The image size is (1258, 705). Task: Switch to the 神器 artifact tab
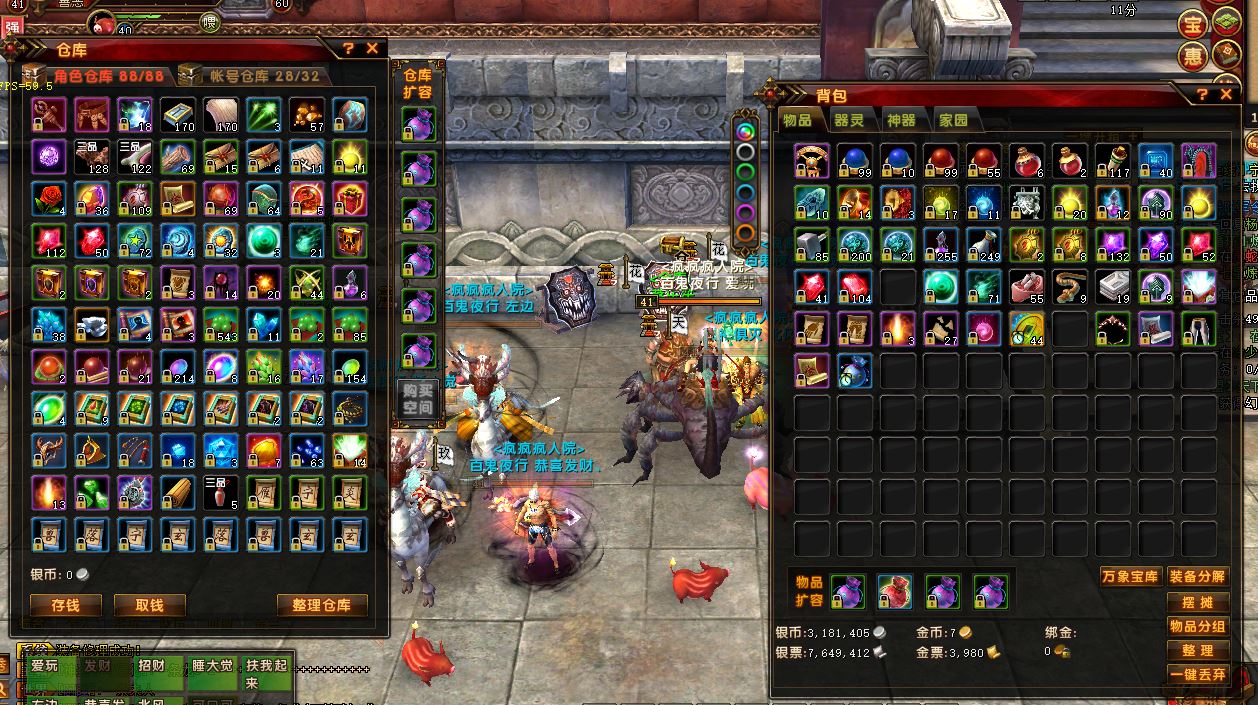tap(901, 121)
